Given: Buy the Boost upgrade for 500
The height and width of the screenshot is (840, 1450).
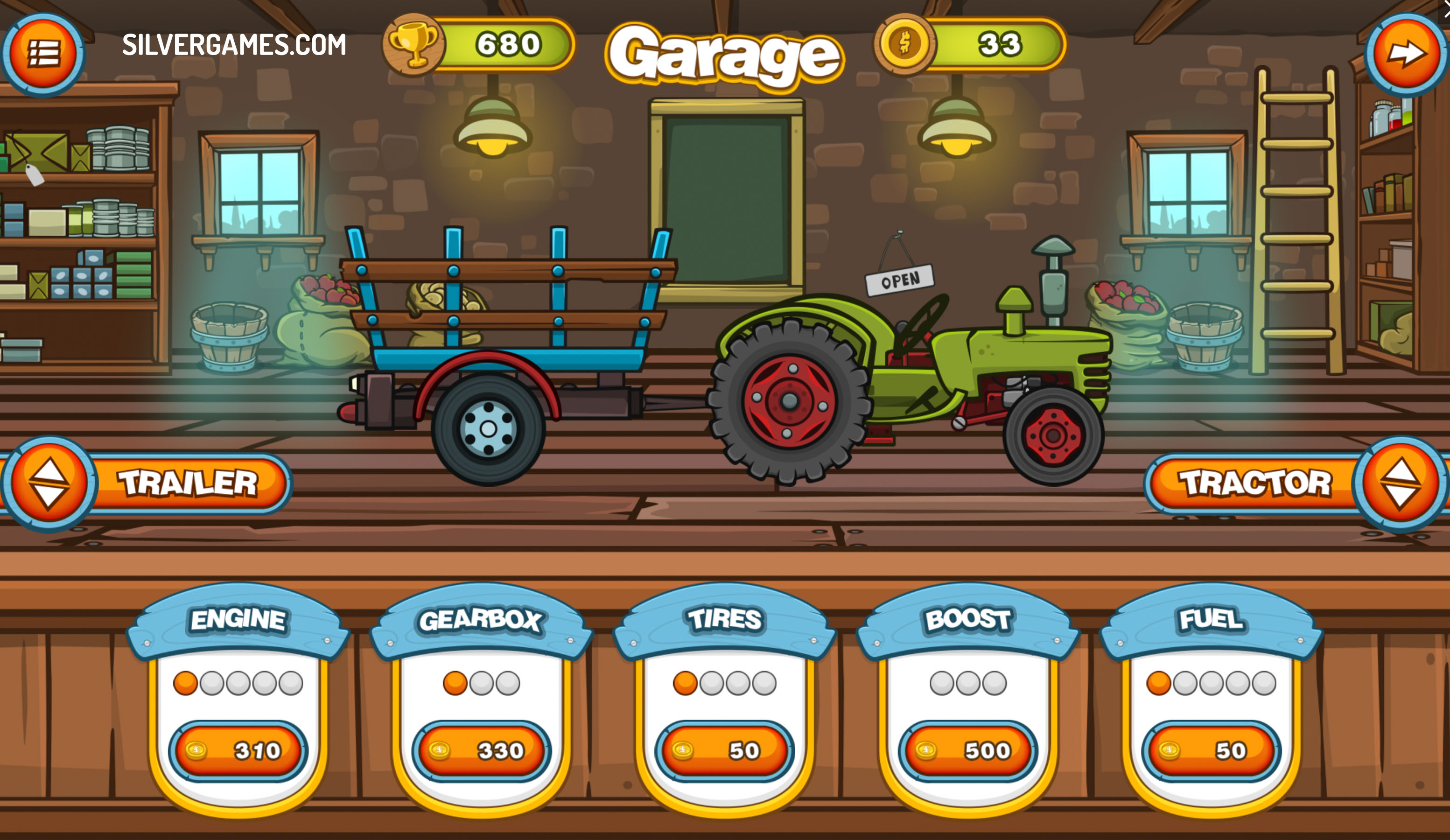Looking at the screenshot, I should [x=968, y=750].
